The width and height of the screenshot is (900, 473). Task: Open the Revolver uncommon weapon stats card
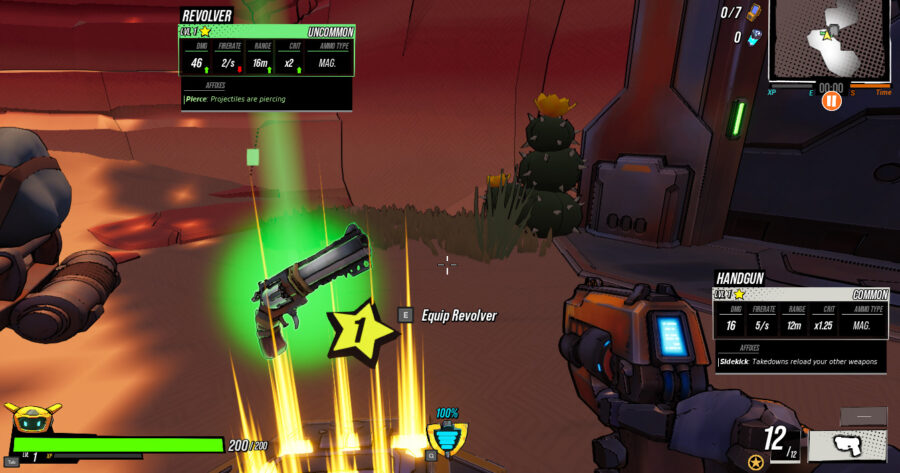click(x=265, y=59)
